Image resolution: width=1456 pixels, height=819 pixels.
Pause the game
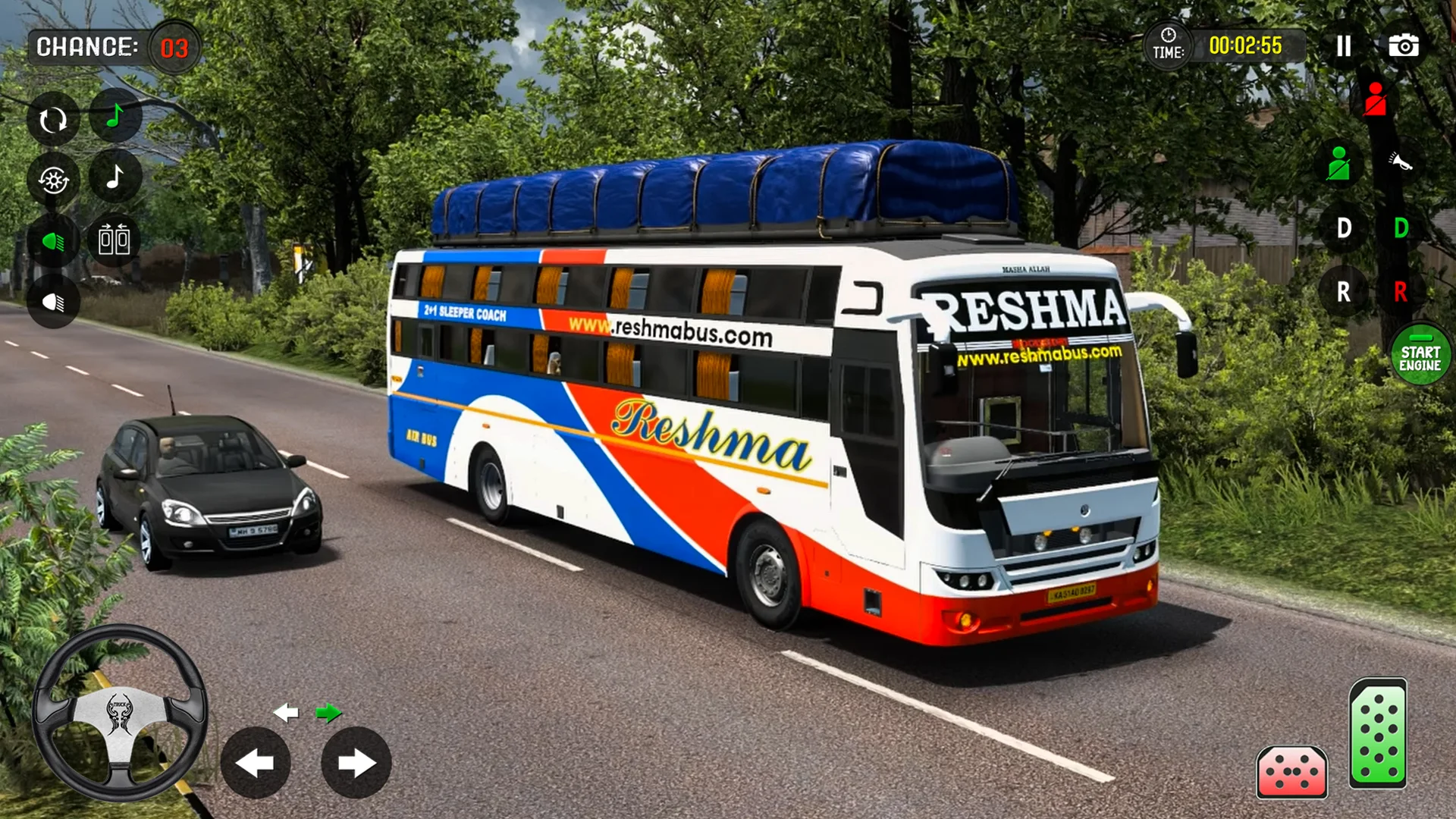tap(1344, 46)
